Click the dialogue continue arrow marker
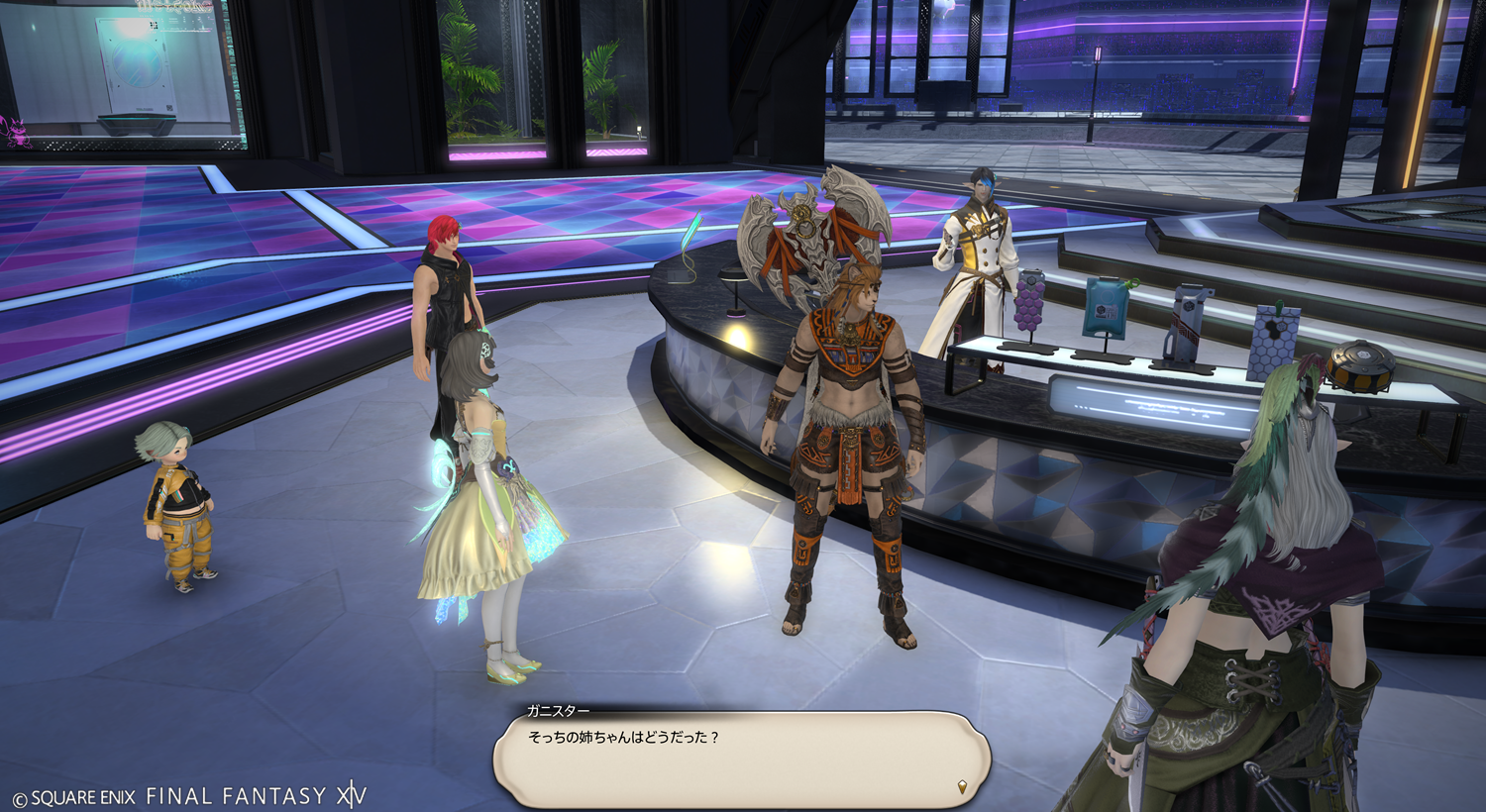 pyautogui.click(x=961, y=787)
